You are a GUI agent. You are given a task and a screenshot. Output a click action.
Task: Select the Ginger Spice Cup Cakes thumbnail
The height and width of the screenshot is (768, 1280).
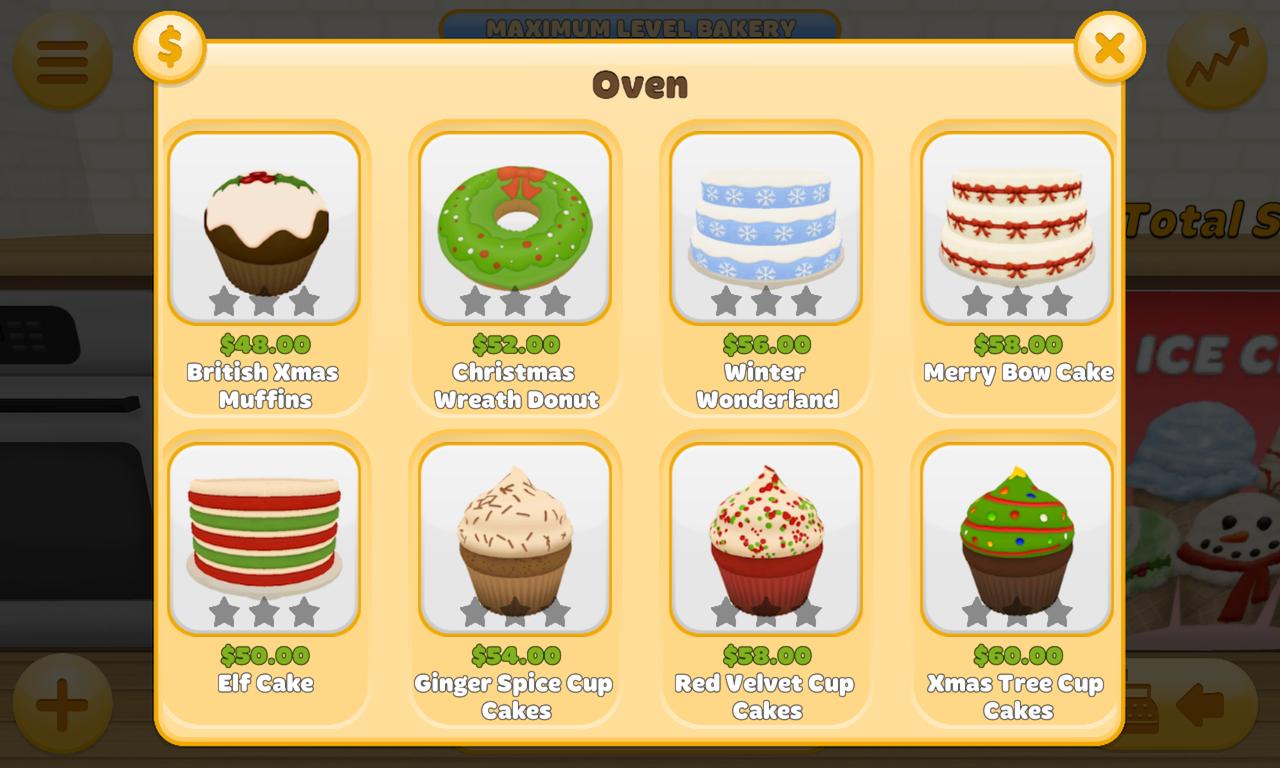[x=514, y=537]
